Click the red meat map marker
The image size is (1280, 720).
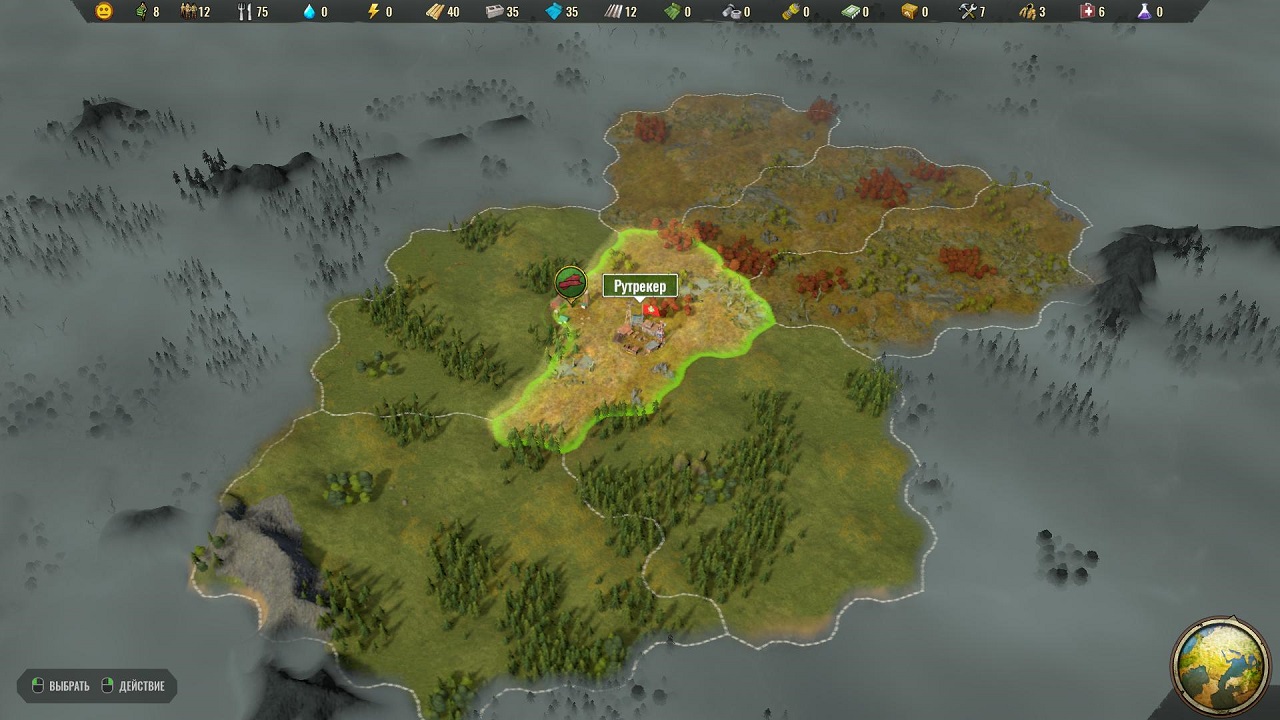click(x=570, y=282)
